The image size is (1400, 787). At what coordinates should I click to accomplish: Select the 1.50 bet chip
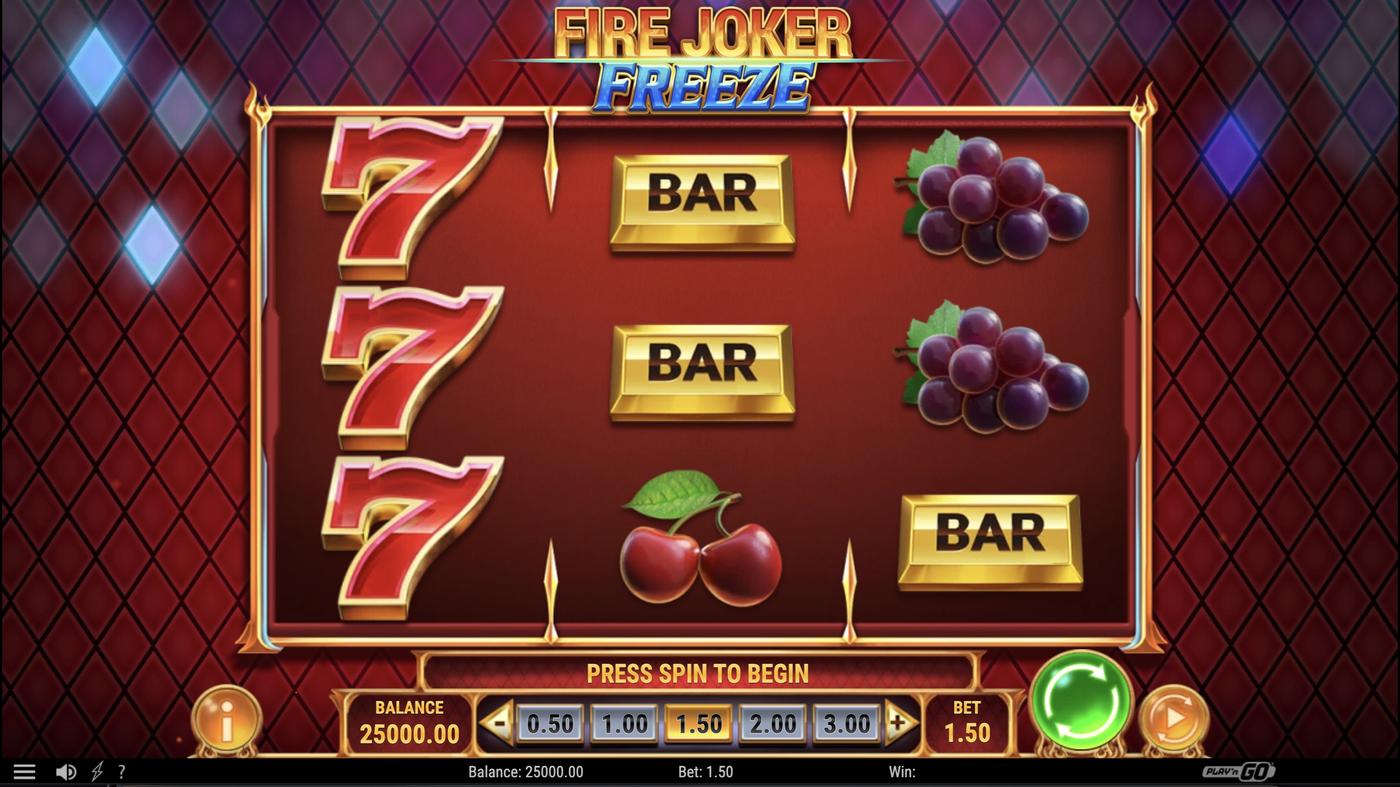[x=699, y=721]
